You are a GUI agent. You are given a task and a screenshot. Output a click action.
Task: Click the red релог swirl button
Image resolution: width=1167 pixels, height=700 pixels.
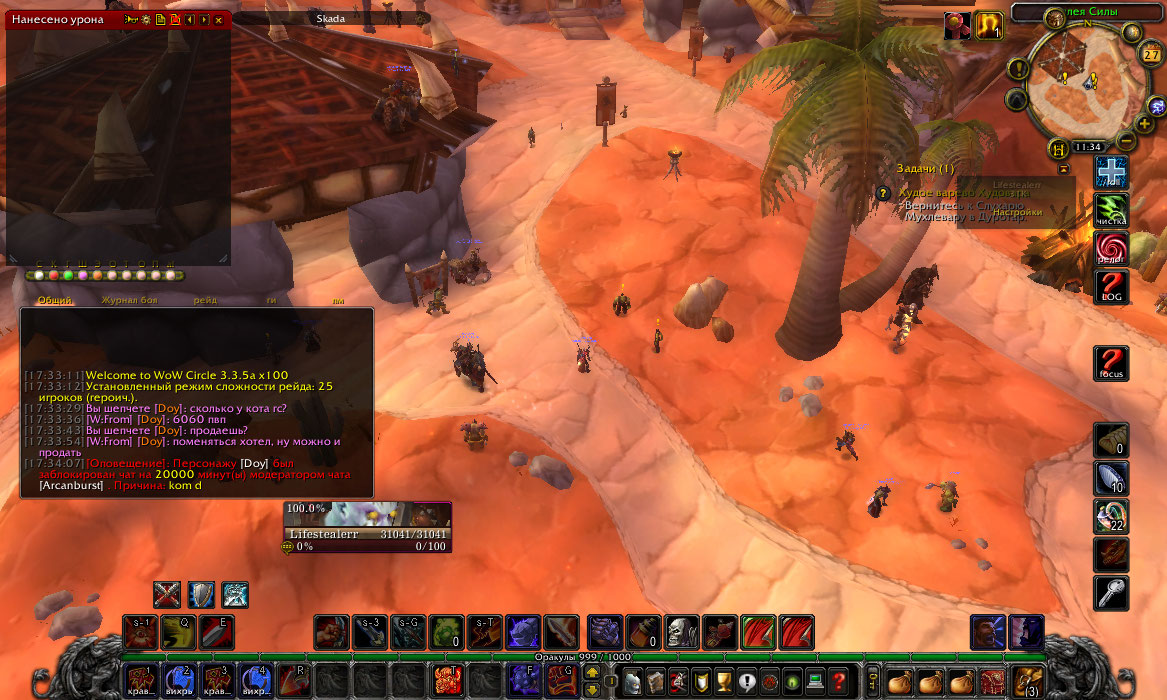click(1111, 248)
